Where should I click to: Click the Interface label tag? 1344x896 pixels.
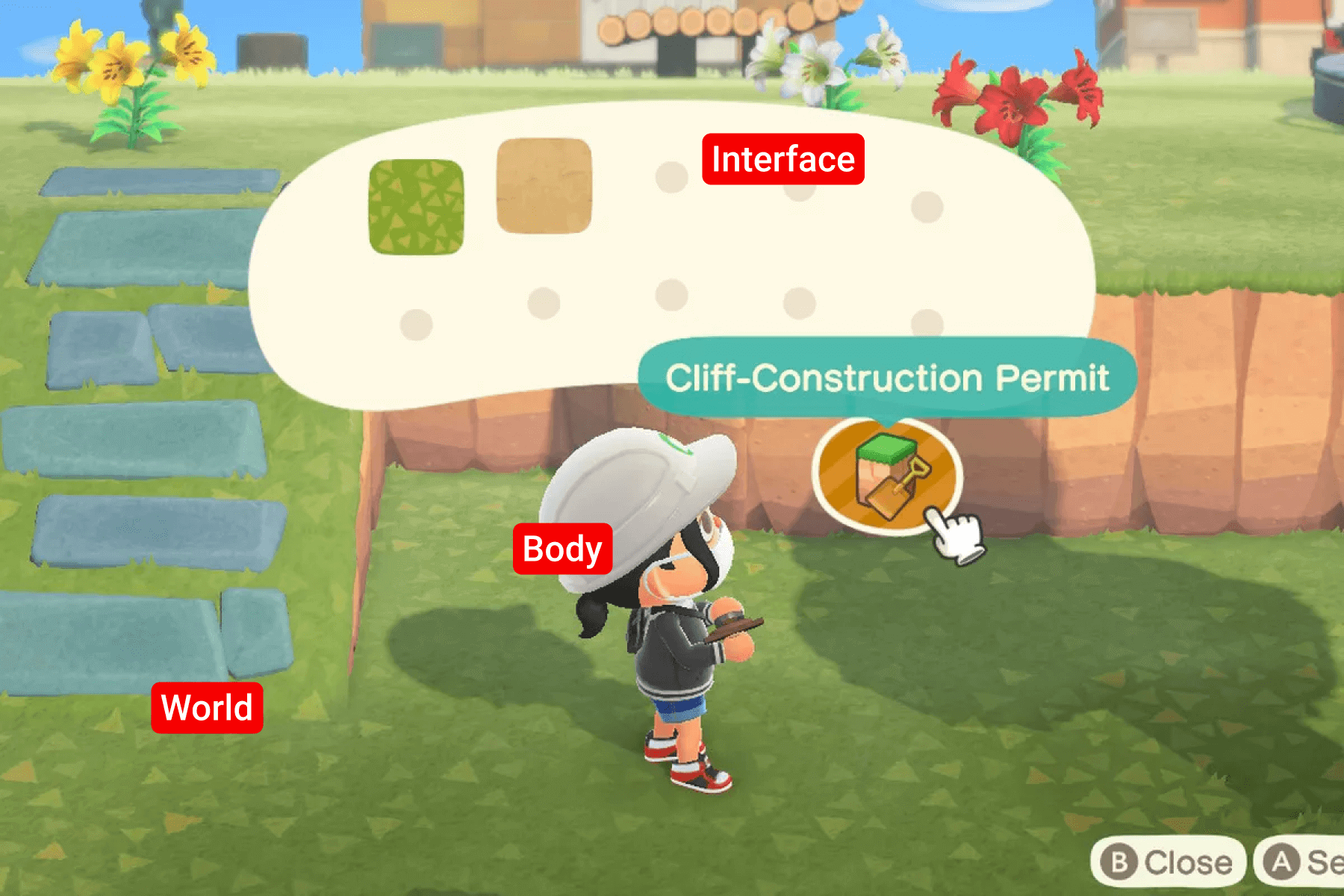[x=783, y=158]
